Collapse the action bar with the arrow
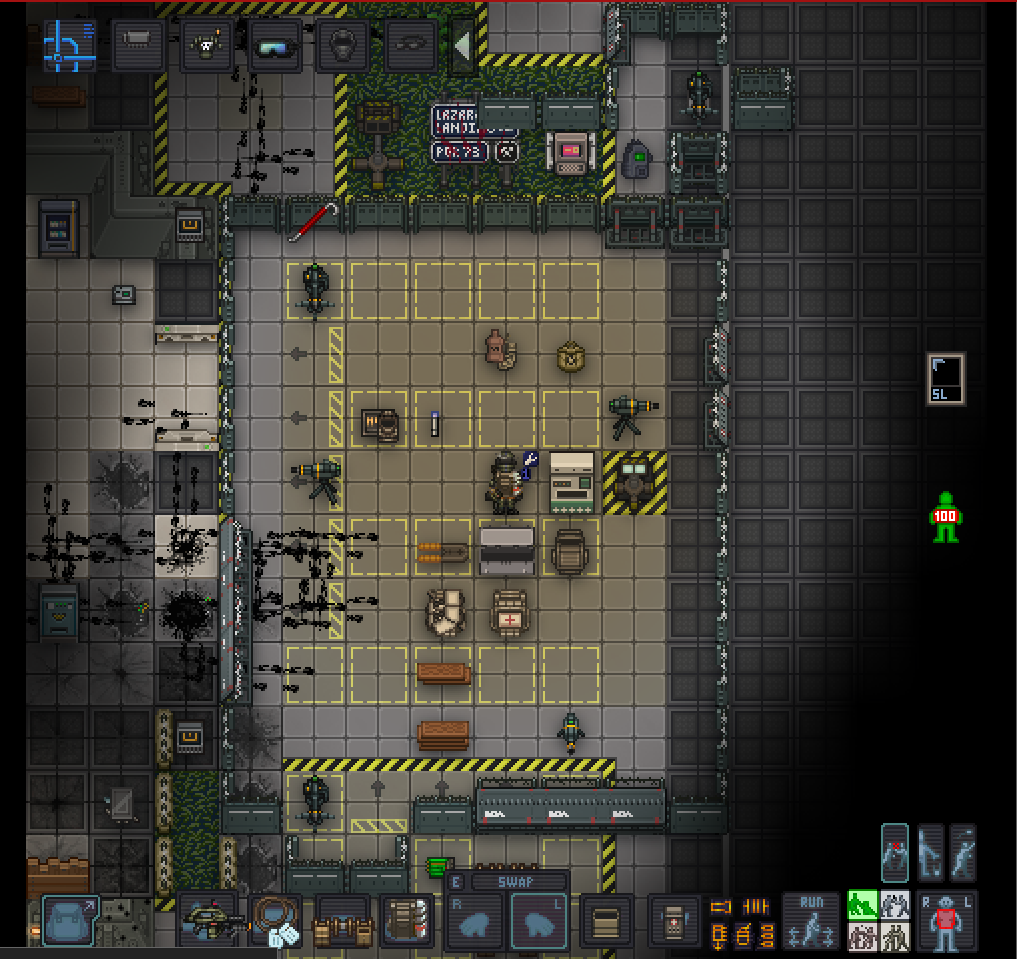 (462, 45)
